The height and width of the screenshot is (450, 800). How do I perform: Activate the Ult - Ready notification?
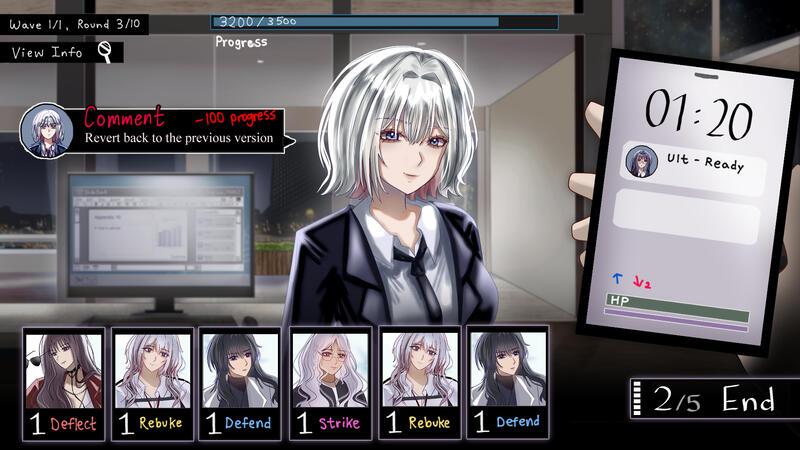pyautogui.click(x=692, y=162)
